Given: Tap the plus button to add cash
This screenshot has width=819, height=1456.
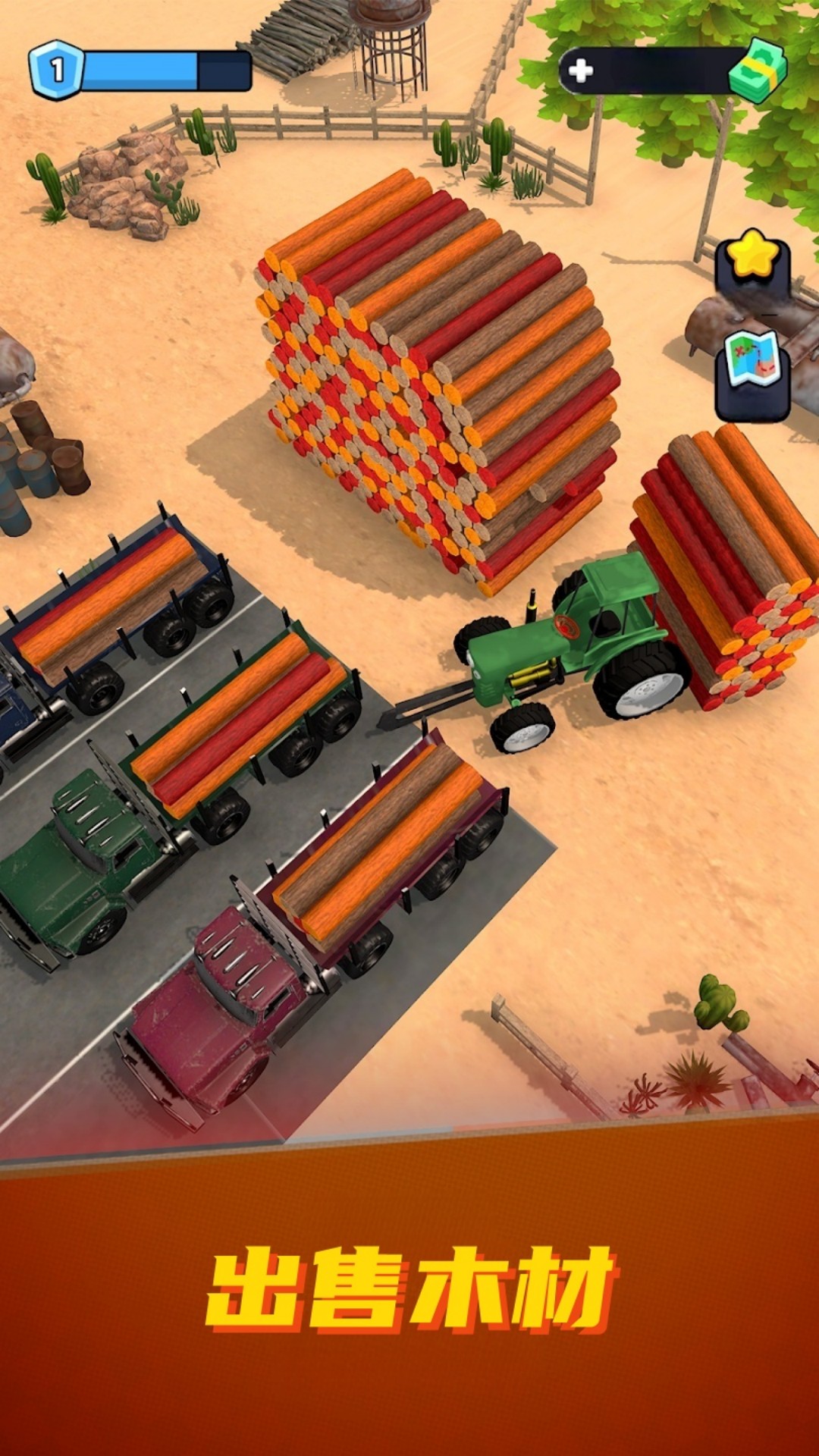Looking at the screenshot, I should click(581, 71).
